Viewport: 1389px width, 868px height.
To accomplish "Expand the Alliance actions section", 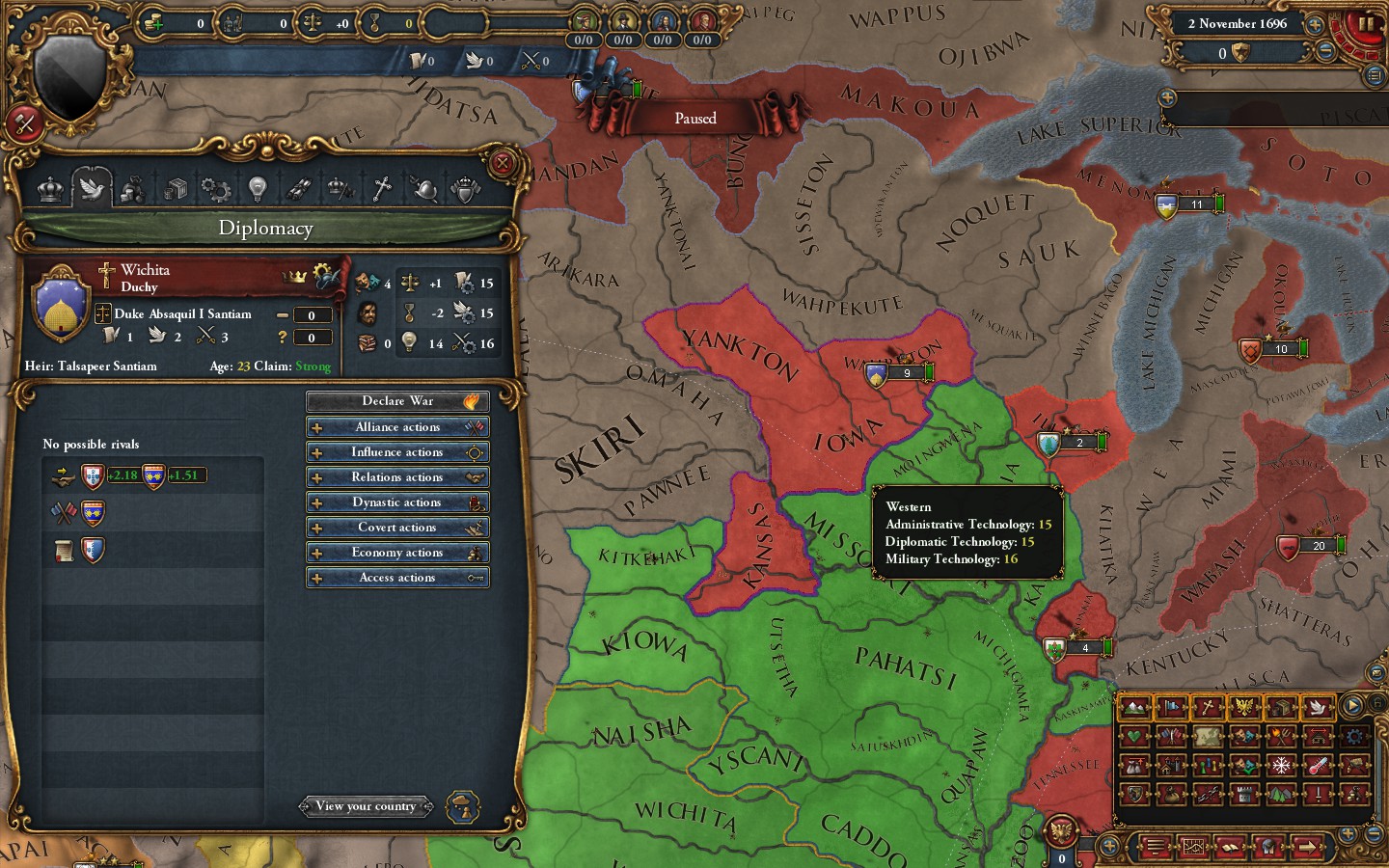I will (397, 426).
